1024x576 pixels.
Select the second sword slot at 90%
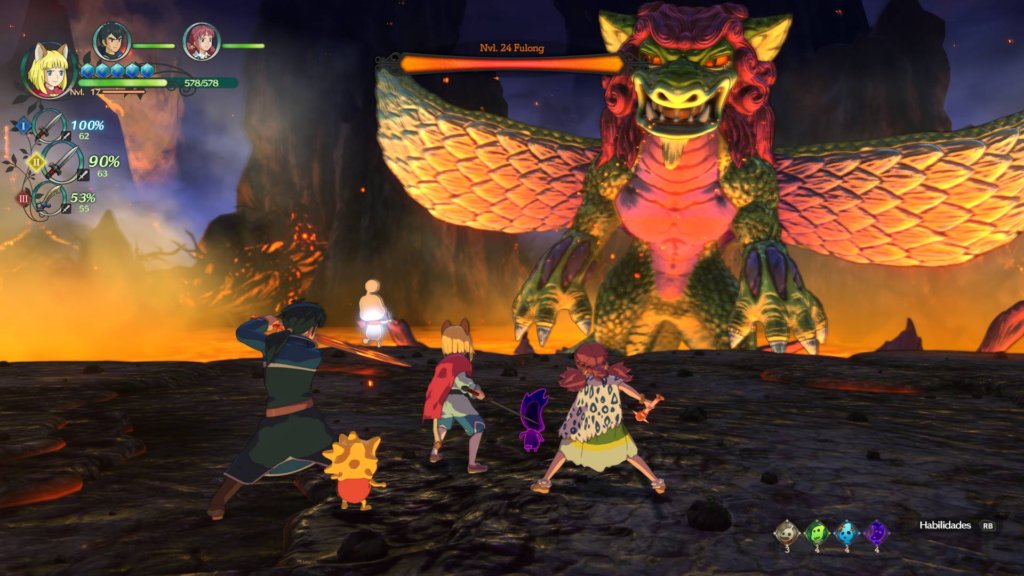(62, 161)
